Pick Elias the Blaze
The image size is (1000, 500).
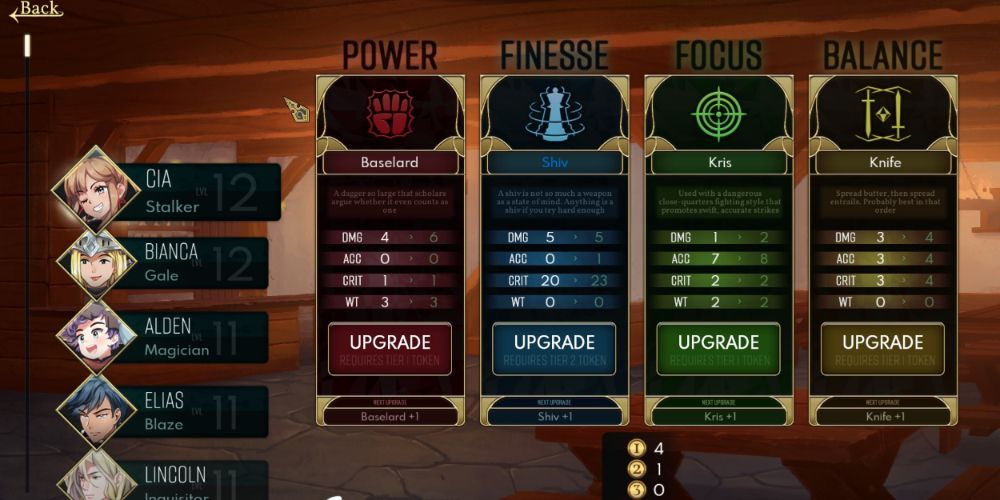pos(170,411)
